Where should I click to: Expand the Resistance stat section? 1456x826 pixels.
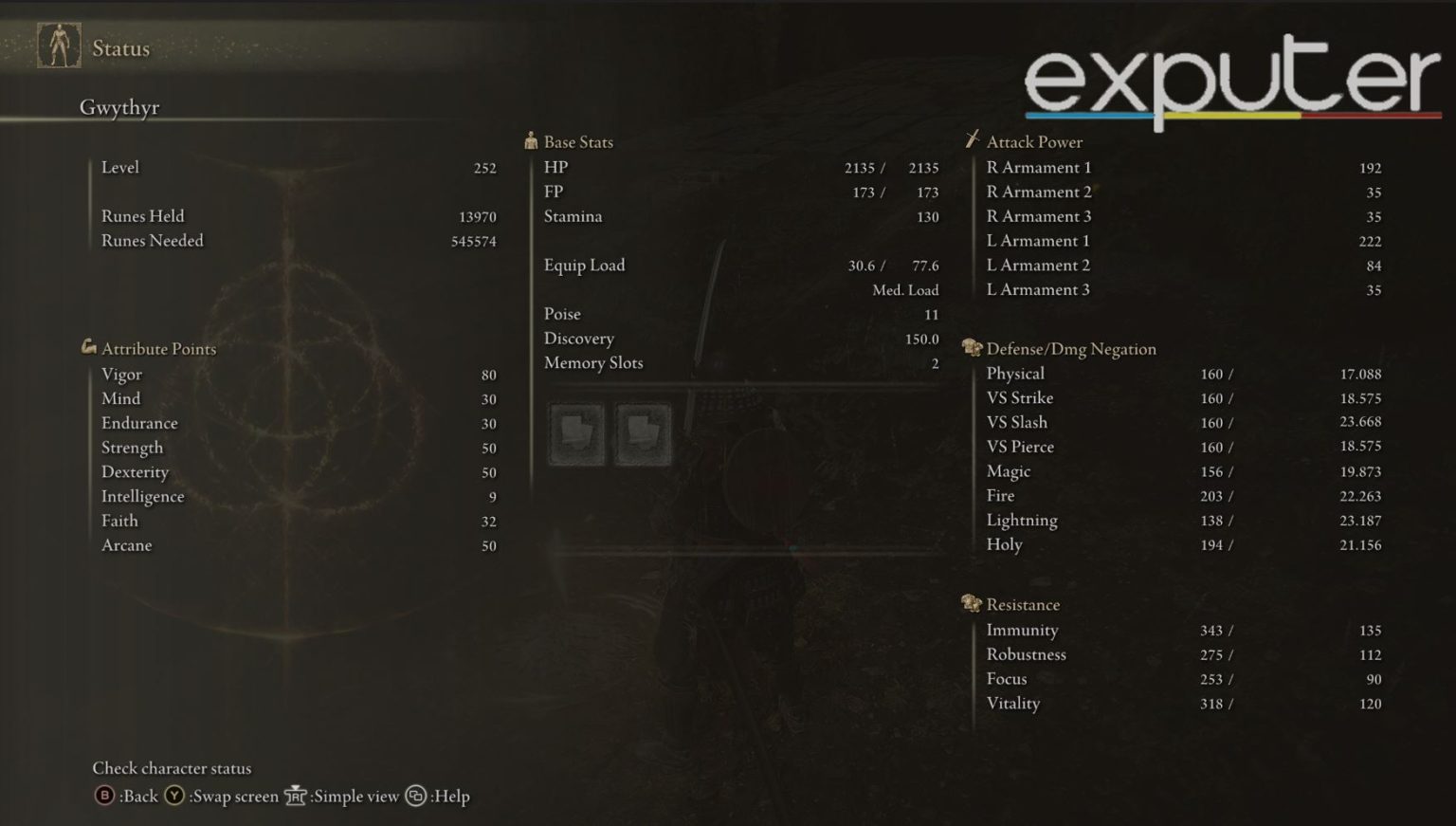pos(1023,603)
